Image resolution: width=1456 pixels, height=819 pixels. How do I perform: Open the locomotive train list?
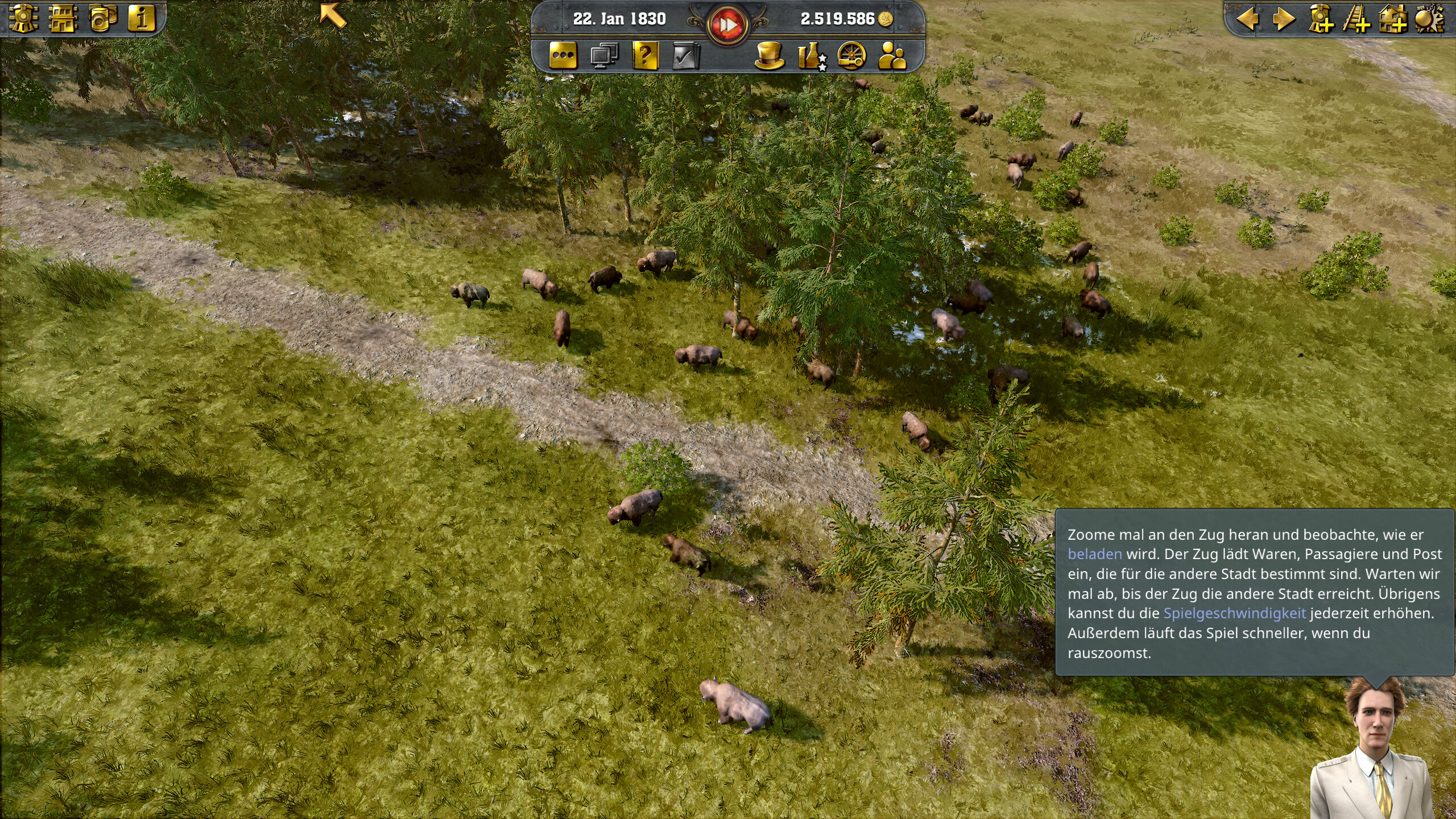click(23, 19)
